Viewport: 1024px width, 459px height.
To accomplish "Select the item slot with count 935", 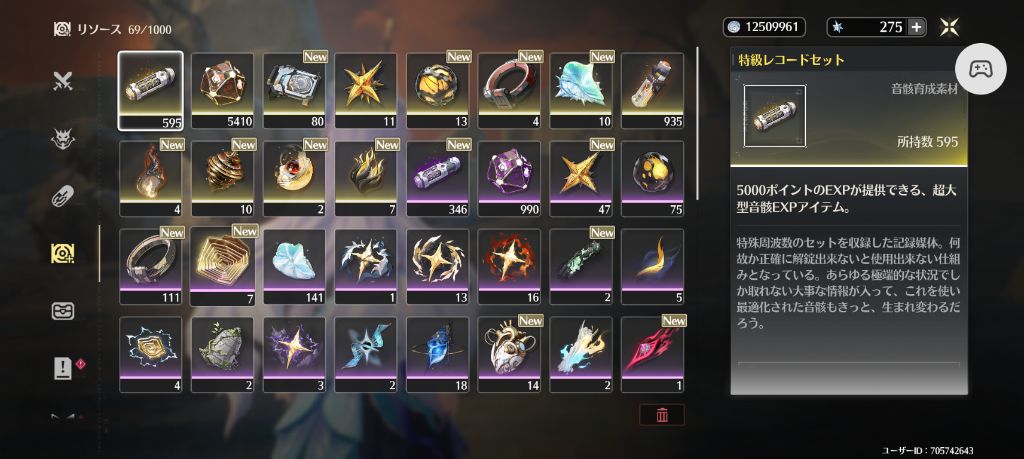I will pos(653,91).
